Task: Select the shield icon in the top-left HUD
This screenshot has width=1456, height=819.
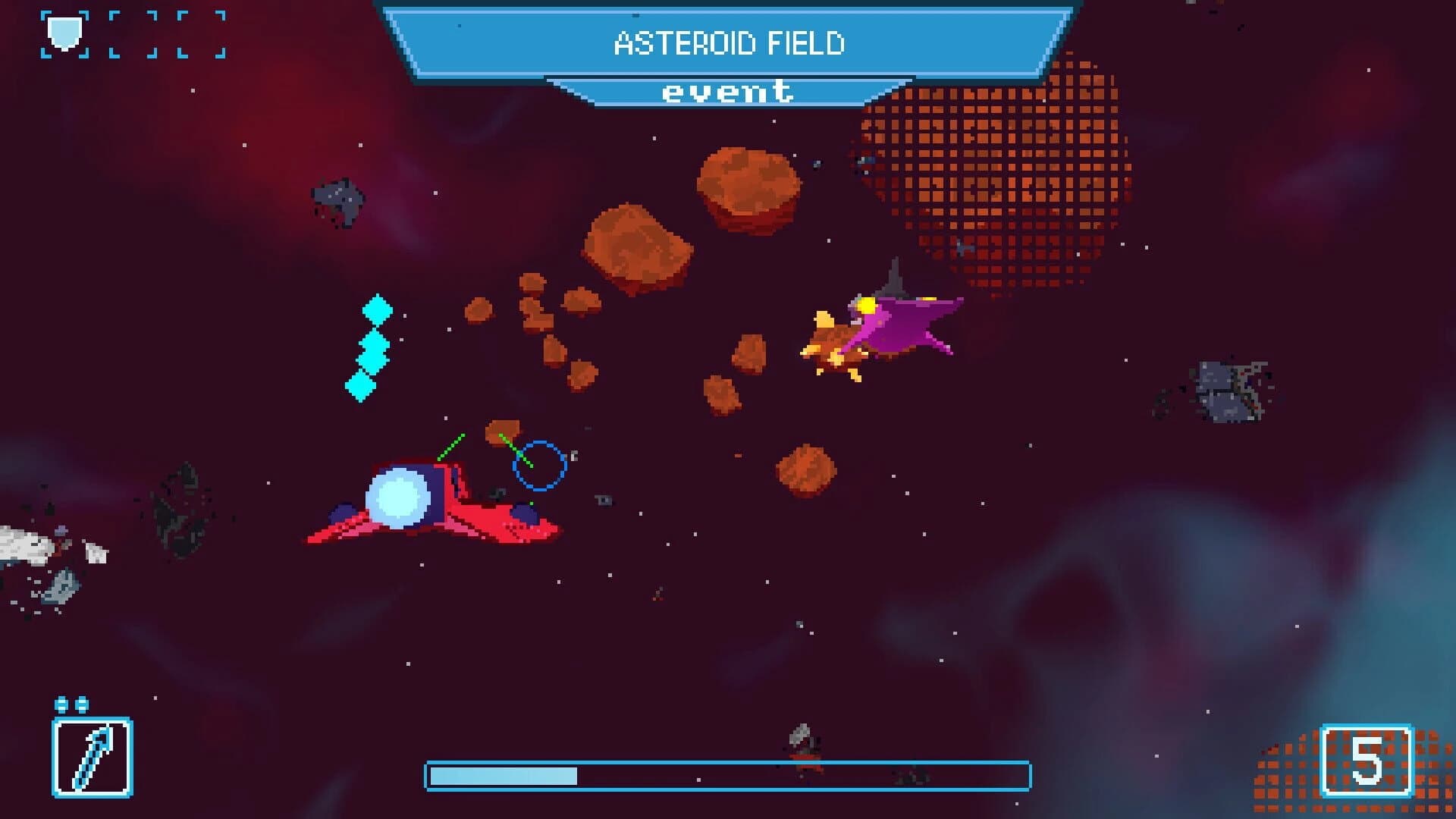Action: [64, 33]
